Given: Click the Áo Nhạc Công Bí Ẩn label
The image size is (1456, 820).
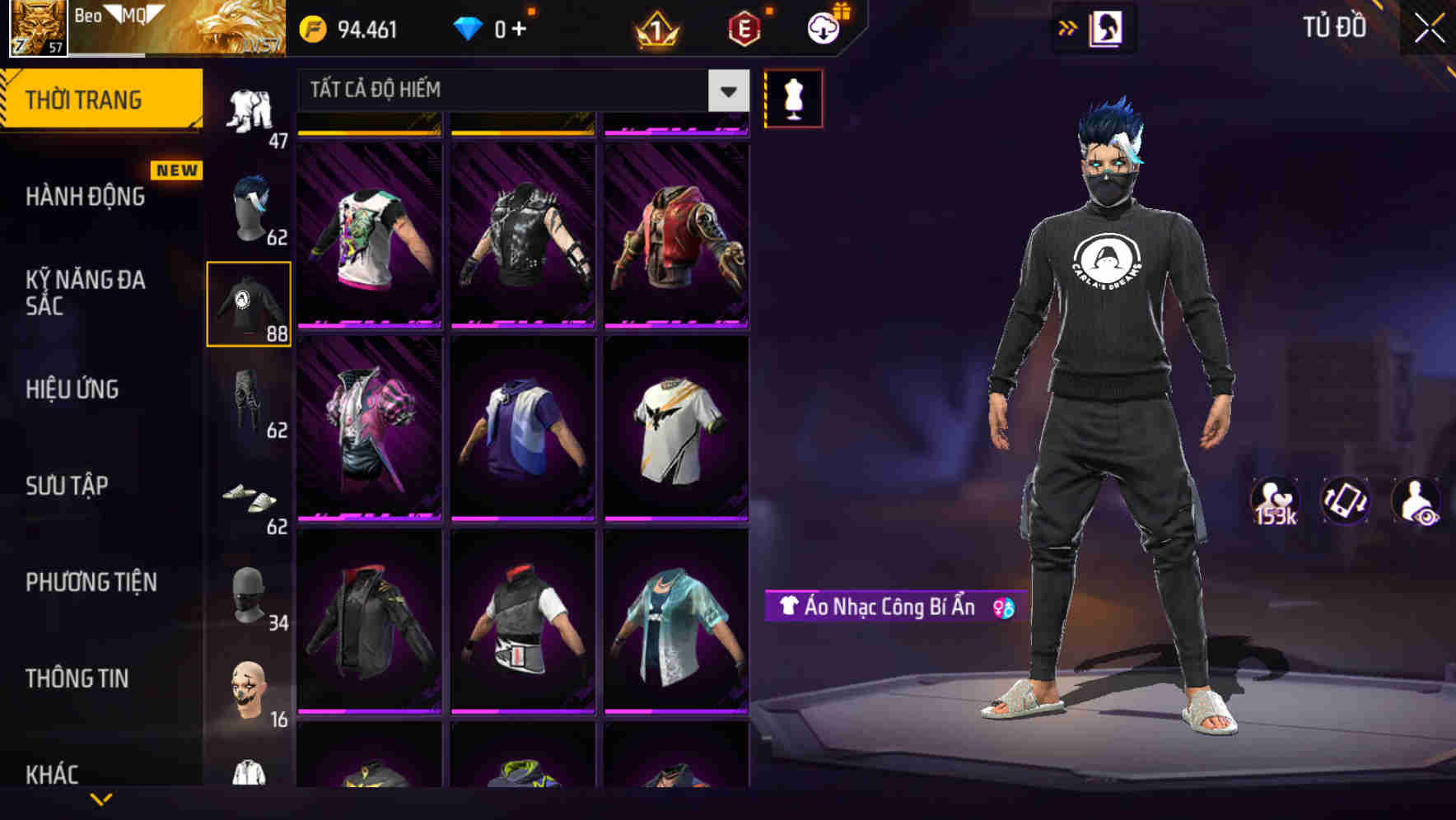Looking at the screenshot, I should pyautogui.click(x=884, y=608).
